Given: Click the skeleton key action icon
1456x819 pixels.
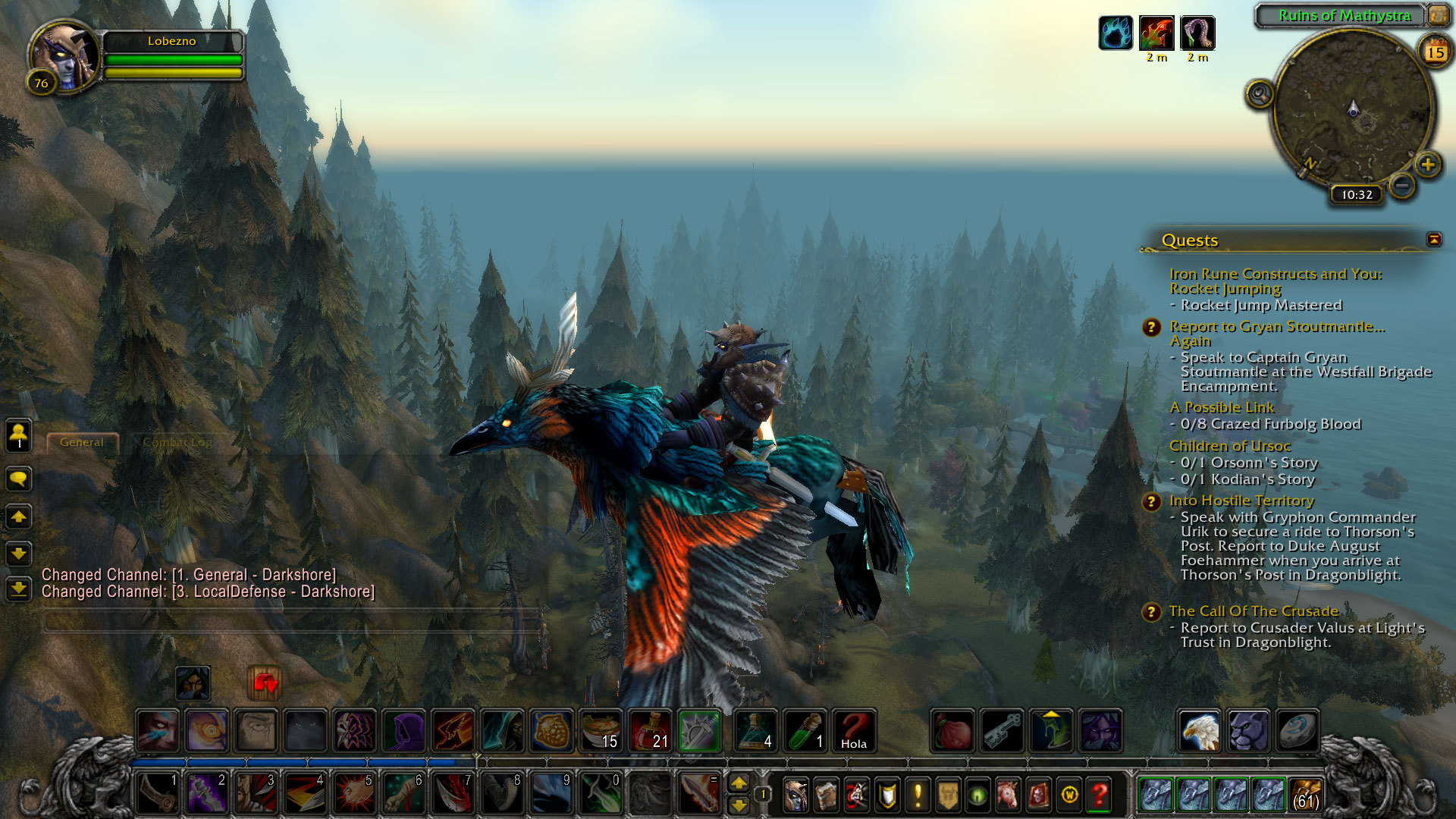Looking at the screenshot, I should (1002, 730).
